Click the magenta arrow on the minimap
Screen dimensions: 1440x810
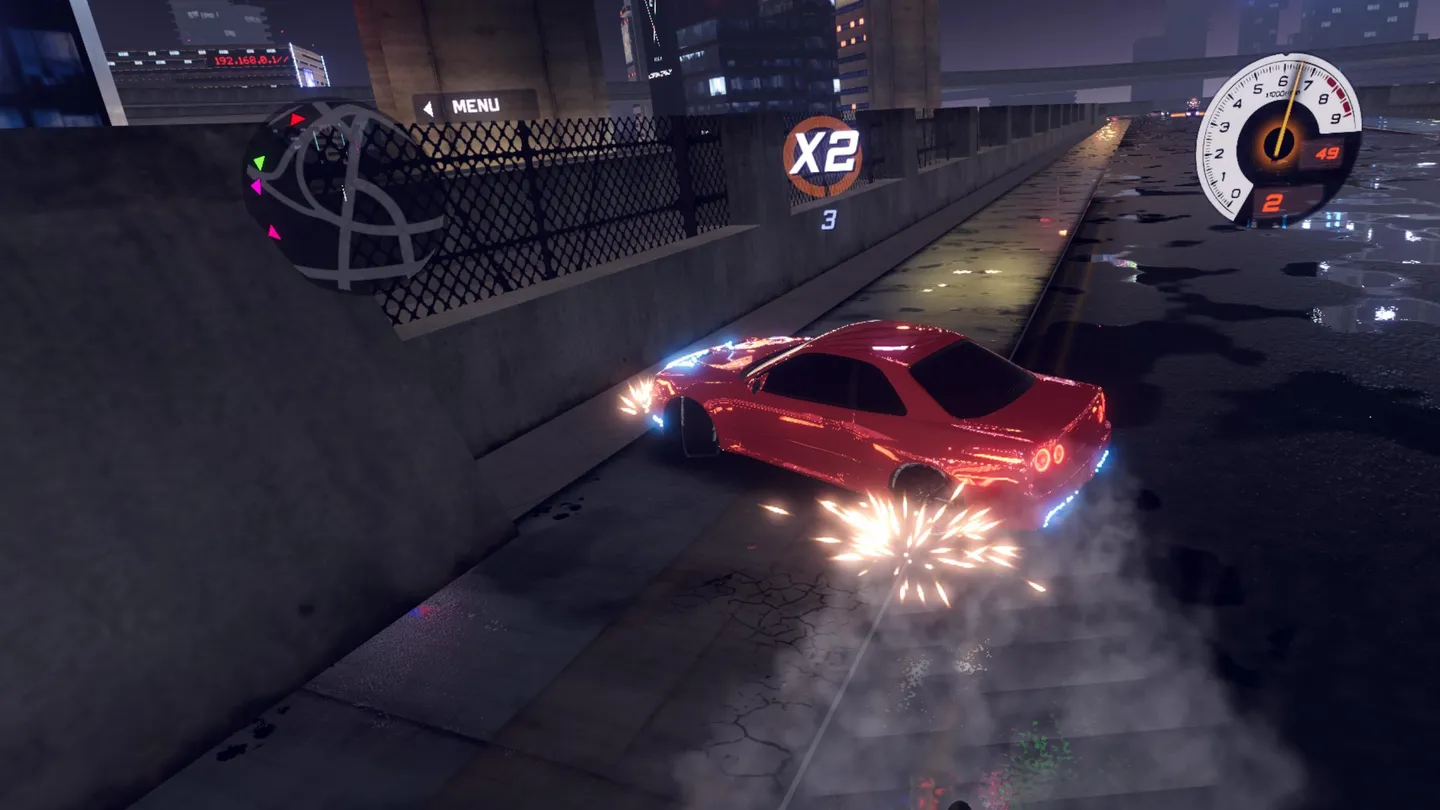(258, 186)
